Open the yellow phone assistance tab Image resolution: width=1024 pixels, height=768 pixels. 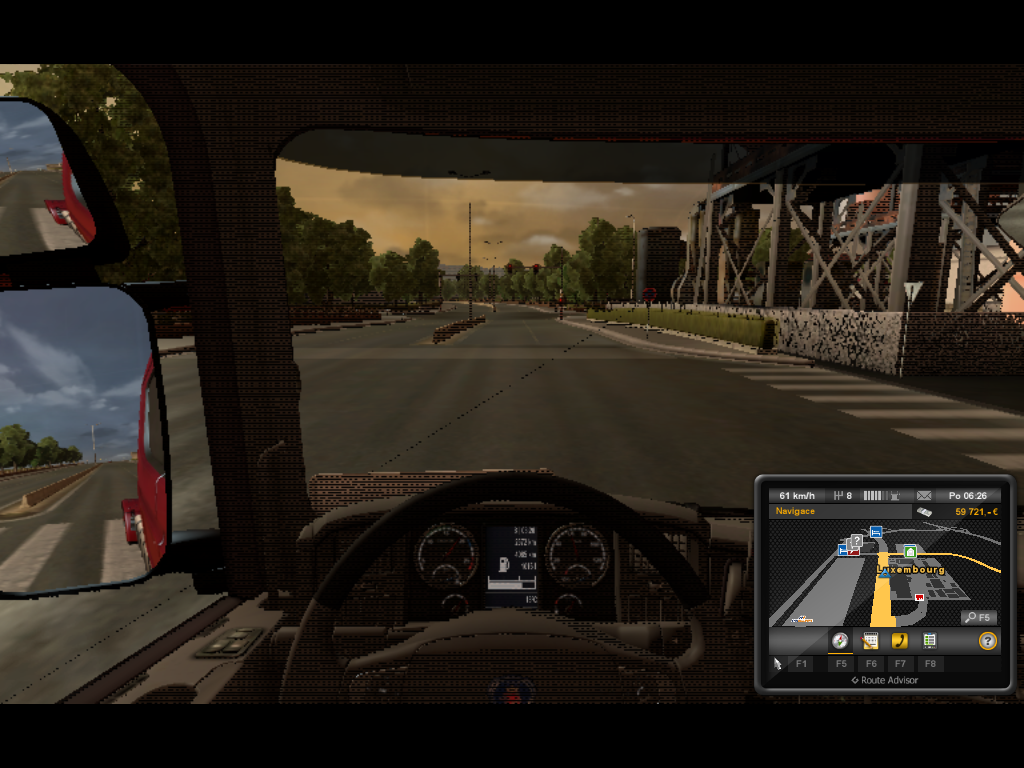click(900, 641)
